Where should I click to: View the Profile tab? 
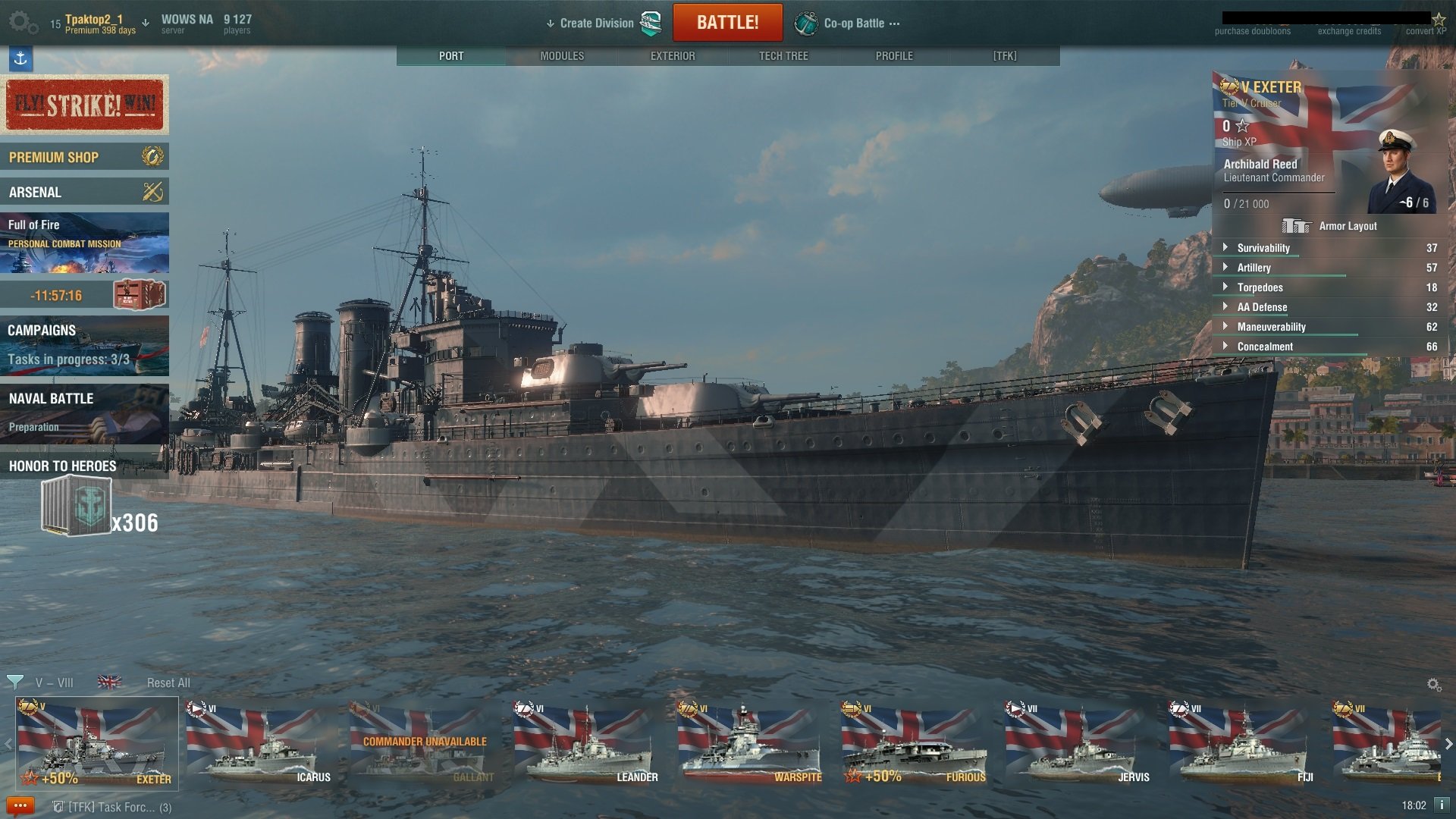(x=894, y=56)
